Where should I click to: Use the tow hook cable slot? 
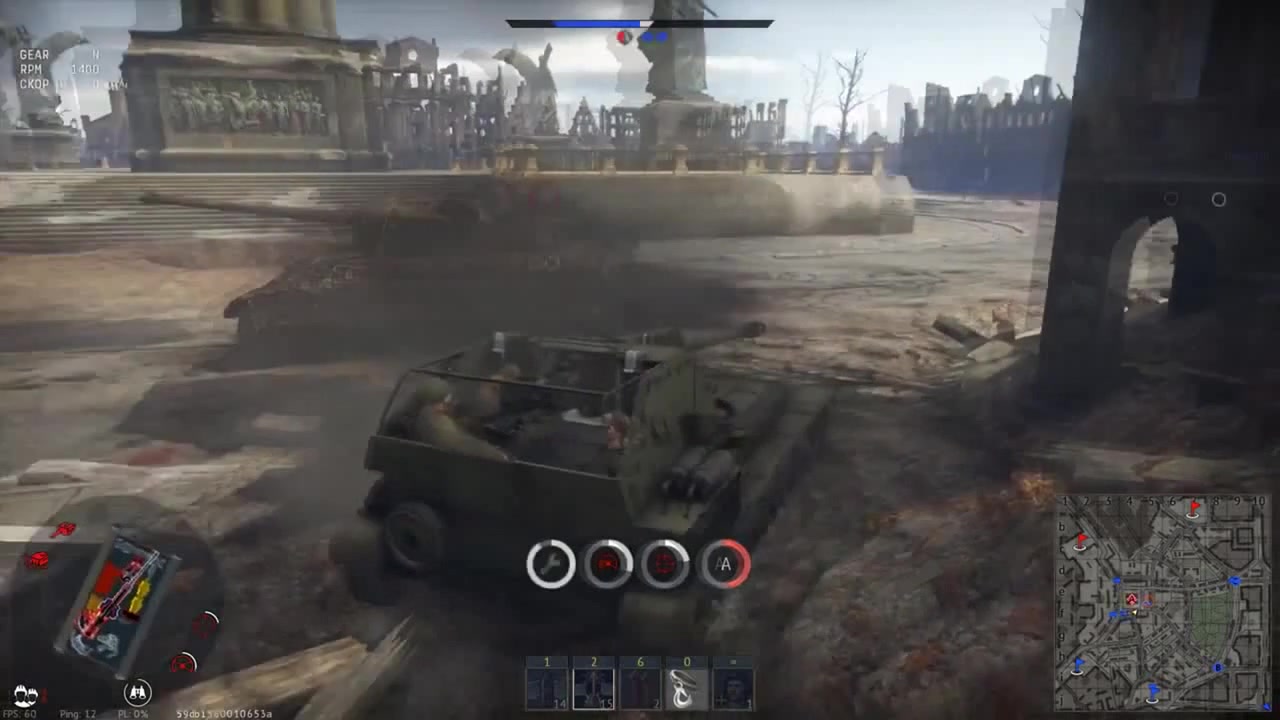tap(686, 686)
